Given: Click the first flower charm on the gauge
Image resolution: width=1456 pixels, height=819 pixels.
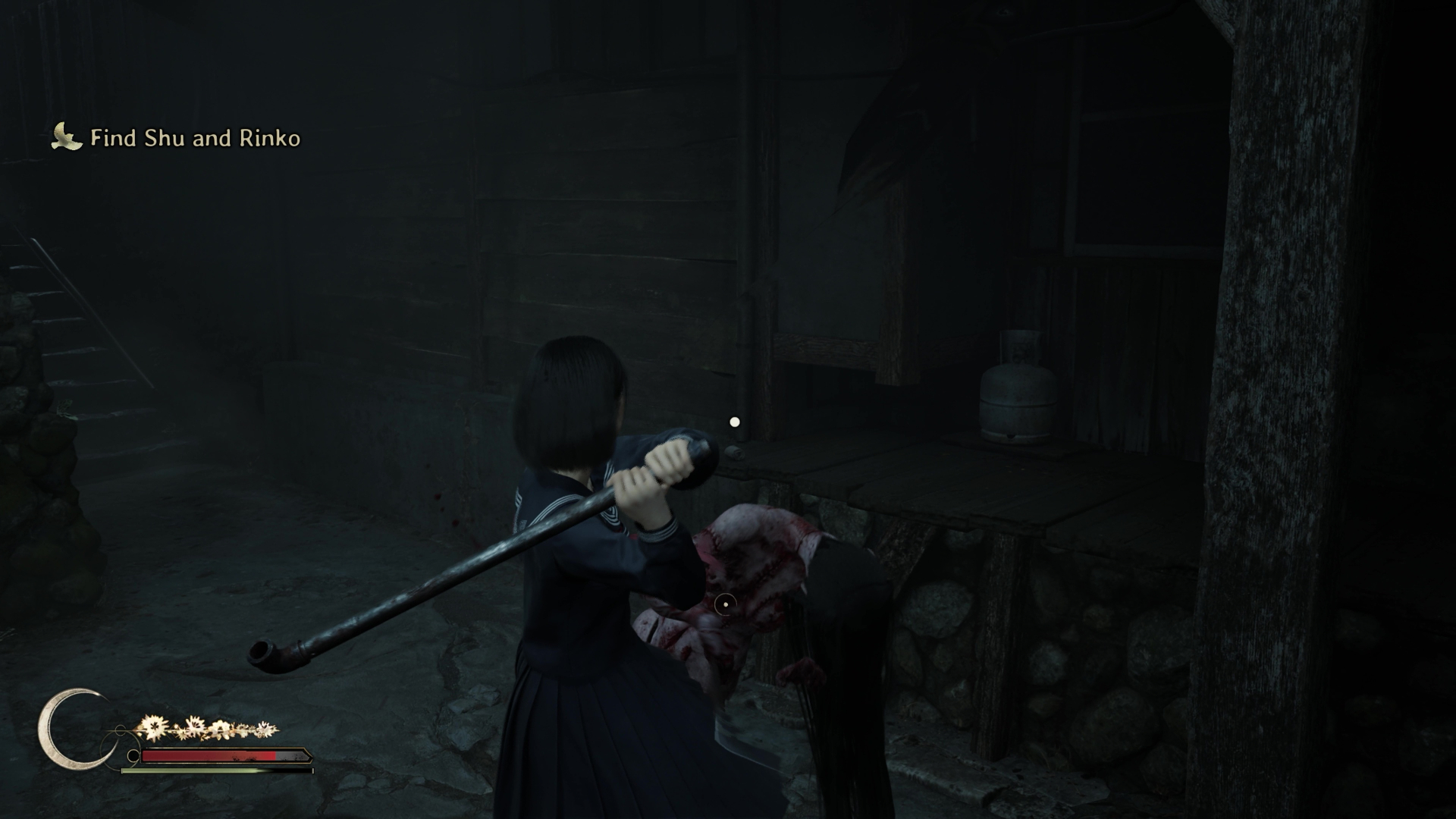Looking at the screenshot, I should pos(154,726).
